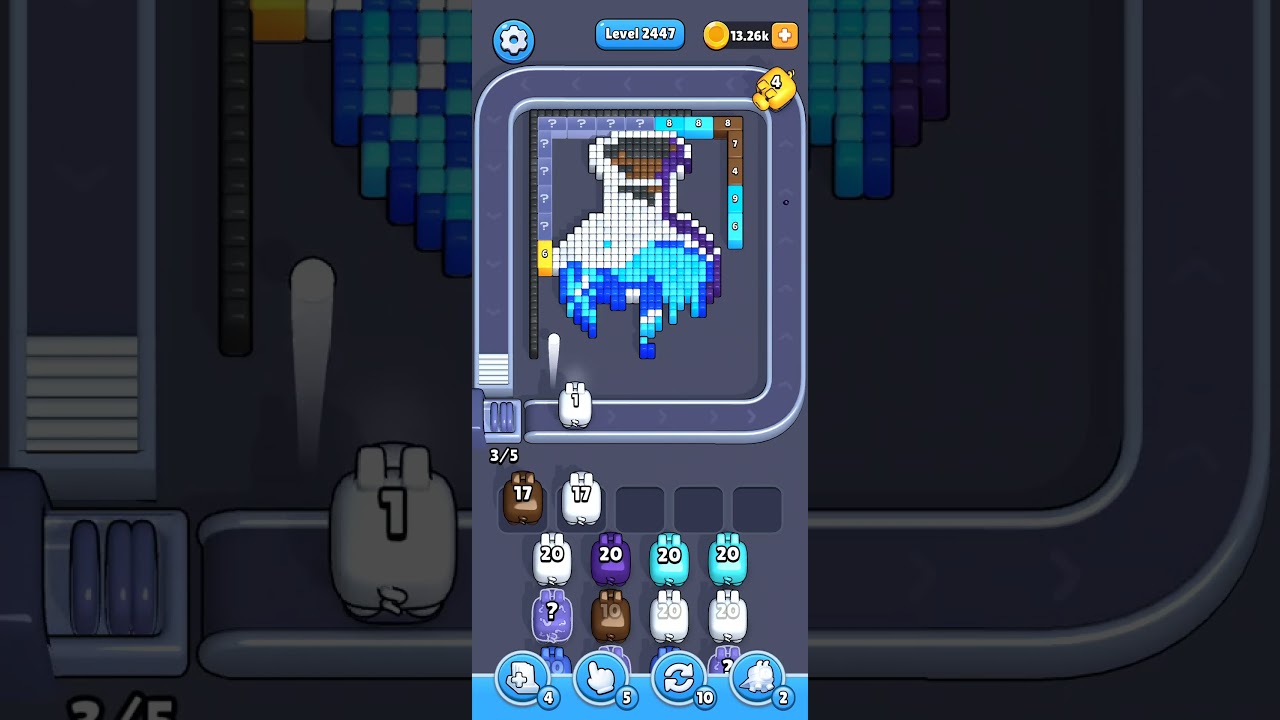The image size is (1280, 720).
Task: Tap the Level 2447 badge
Action: pyautogui.click(x=640, y=34)
